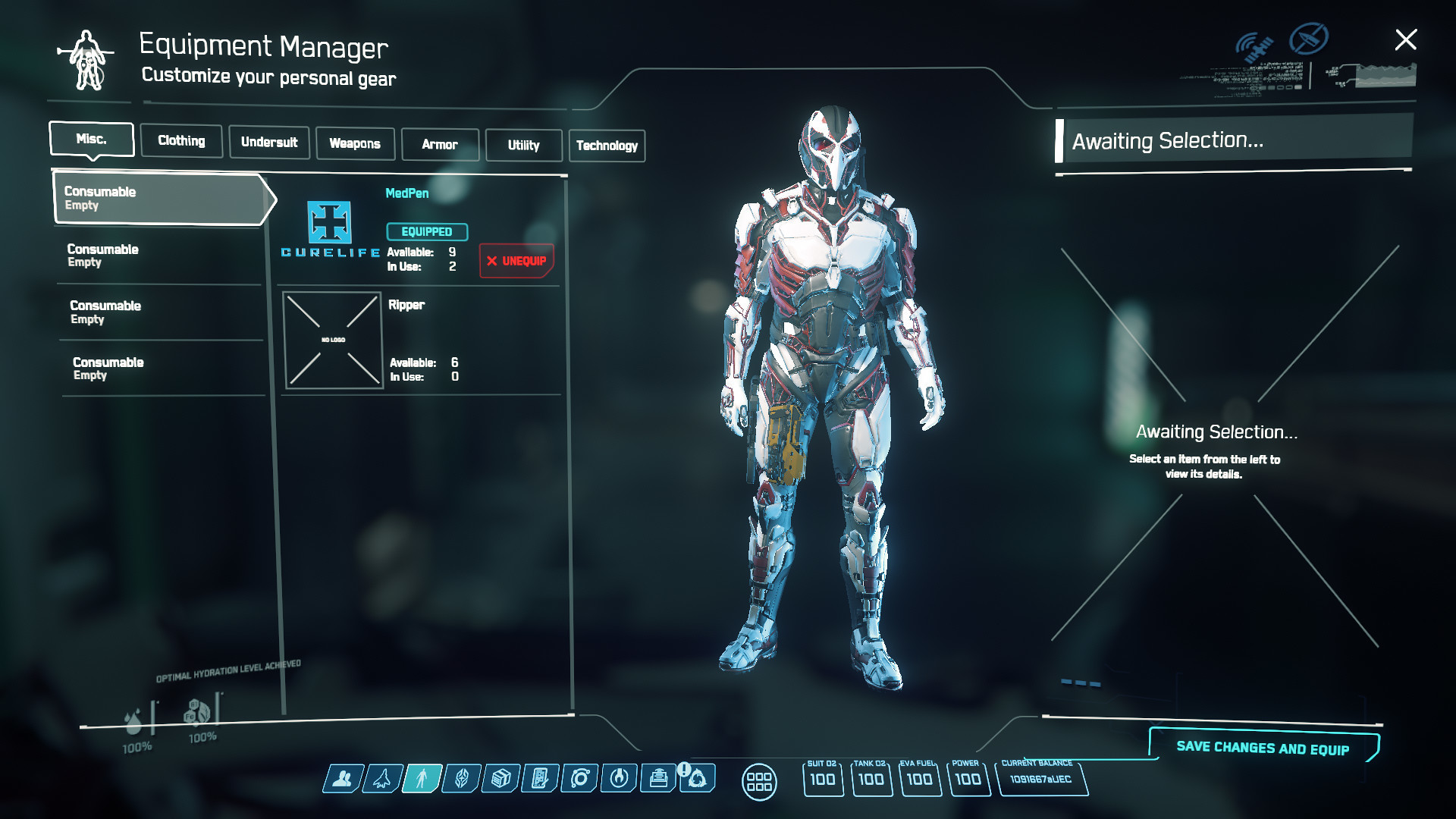Show the Armor tab

(x=440, y=145)
